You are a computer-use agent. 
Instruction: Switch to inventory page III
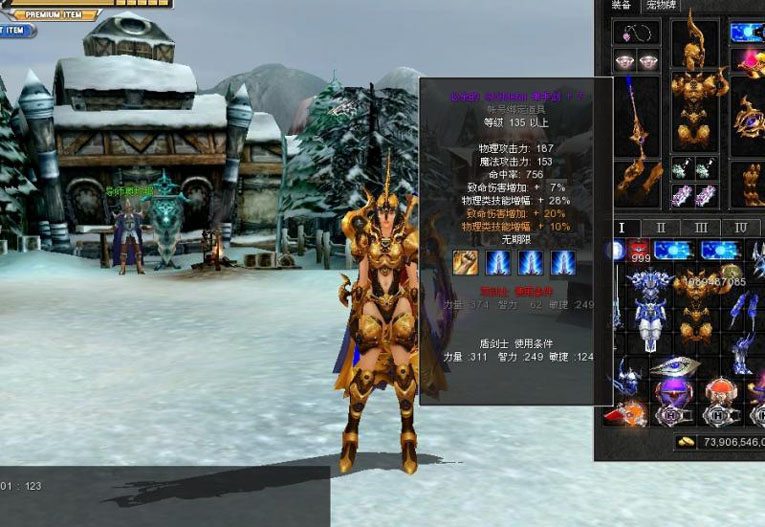pyautogui.click(x=701, y=228)
